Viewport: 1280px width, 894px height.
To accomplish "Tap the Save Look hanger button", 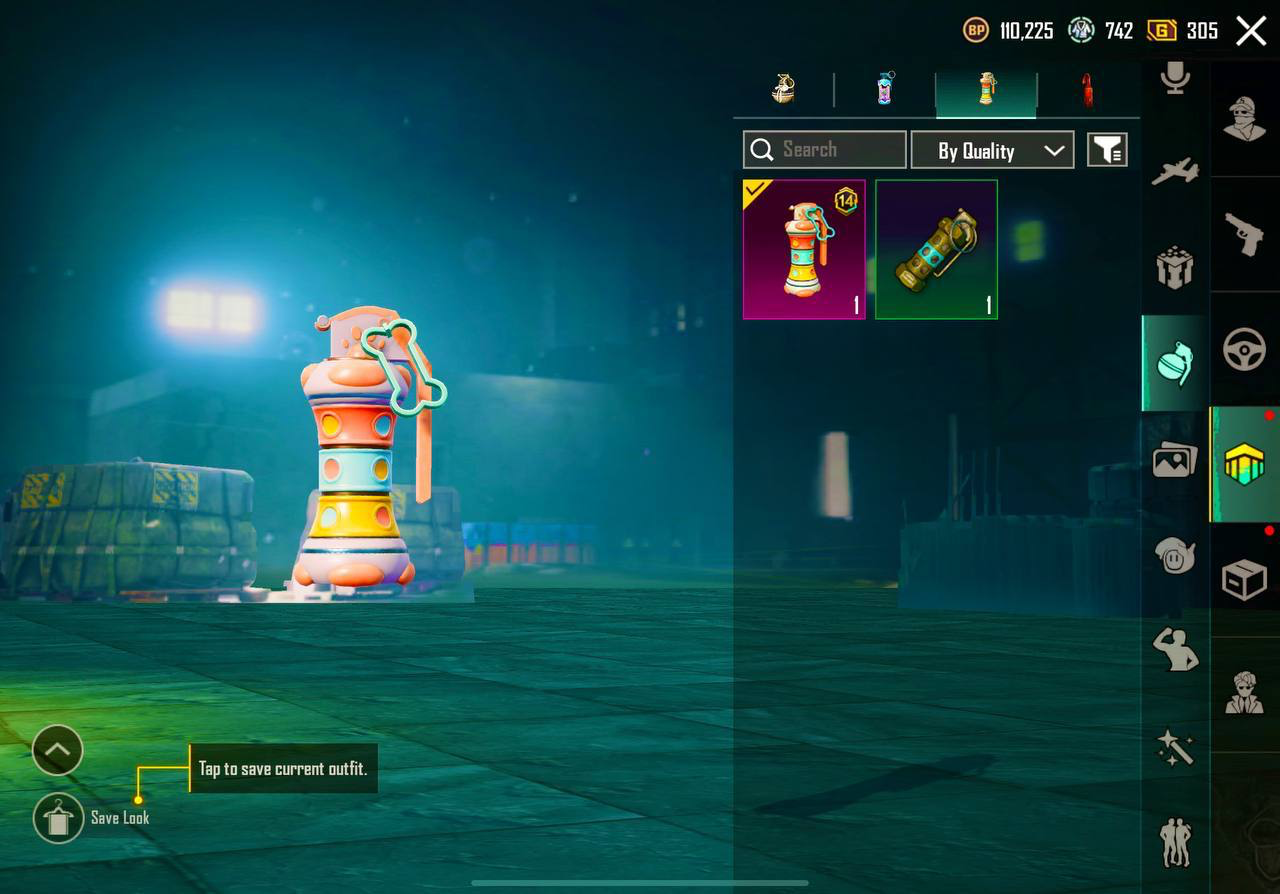I will pyautogui.click(x=58, y=818).
